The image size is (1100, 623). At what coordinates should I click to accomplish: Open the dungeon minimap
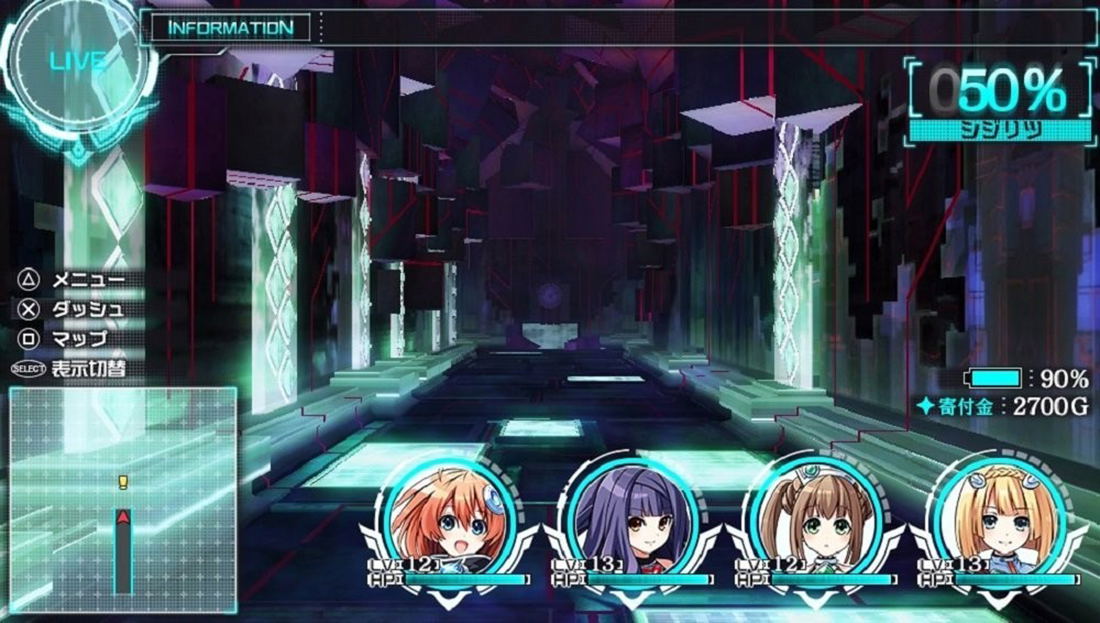(123, 500)
